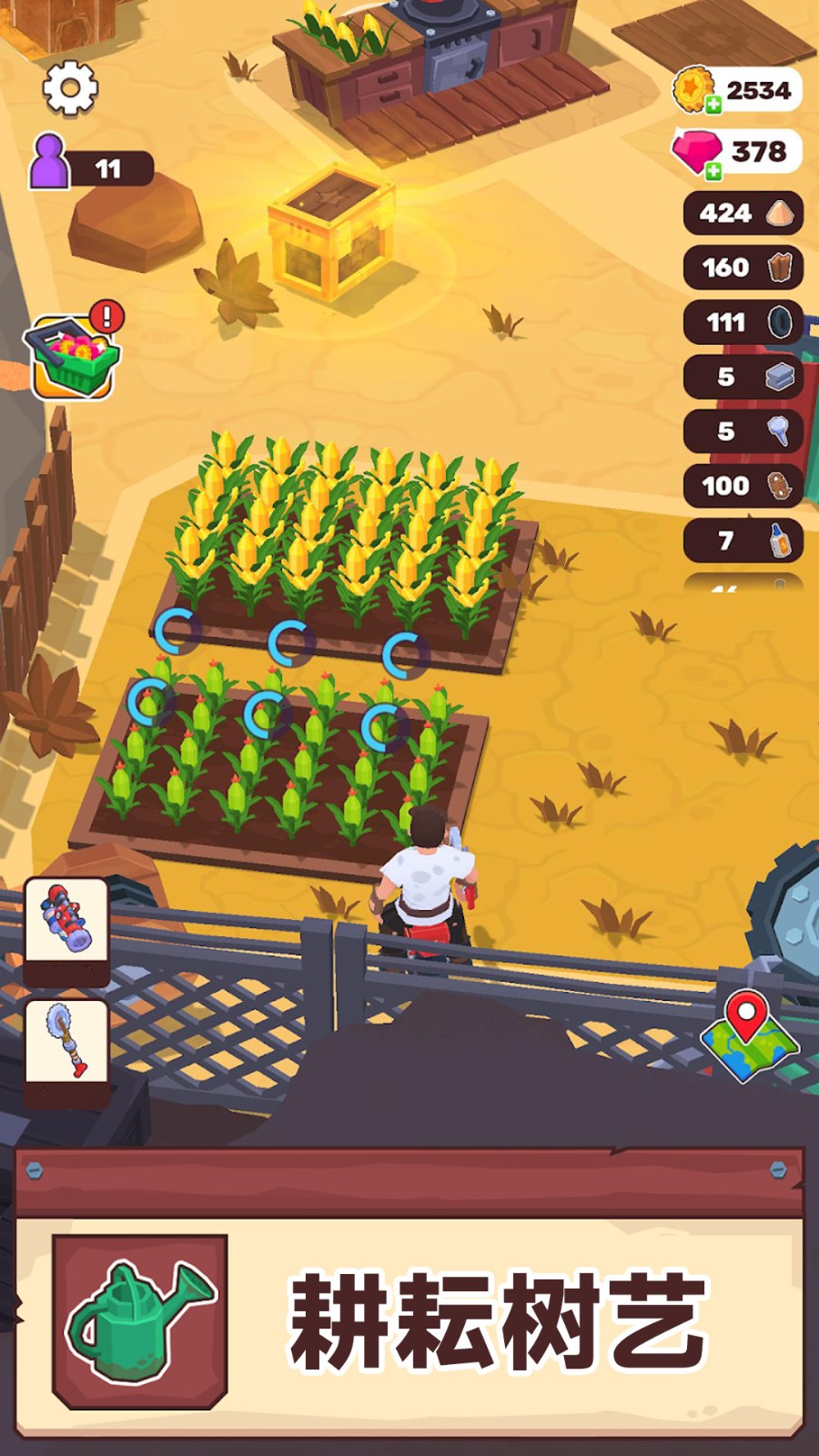Tap the 耕耘树艺 banner
Screen dimensions: 819x1456
point(497,1321)
